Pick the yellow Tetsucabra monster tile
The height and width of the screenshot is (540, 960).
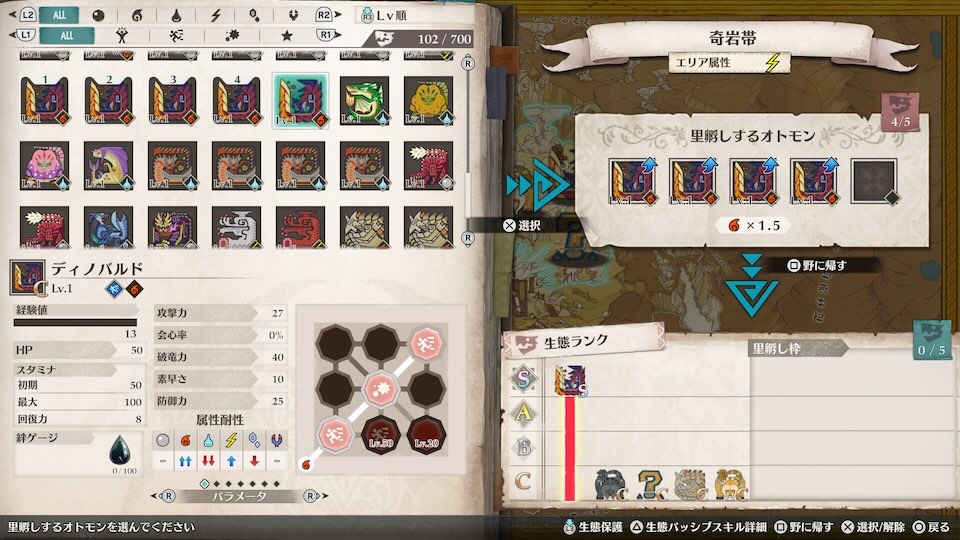pos(428,98)
